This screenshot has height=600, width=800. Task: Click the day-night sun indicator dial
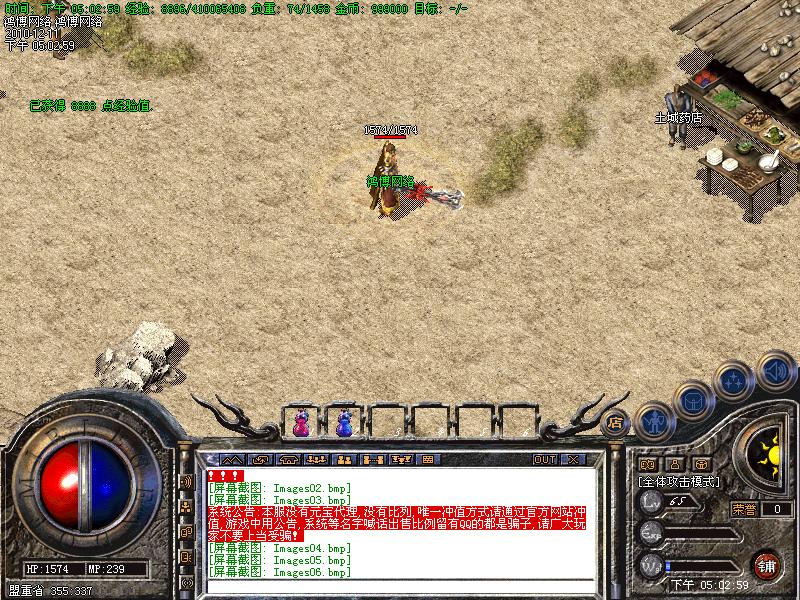[x=768, y=453]
